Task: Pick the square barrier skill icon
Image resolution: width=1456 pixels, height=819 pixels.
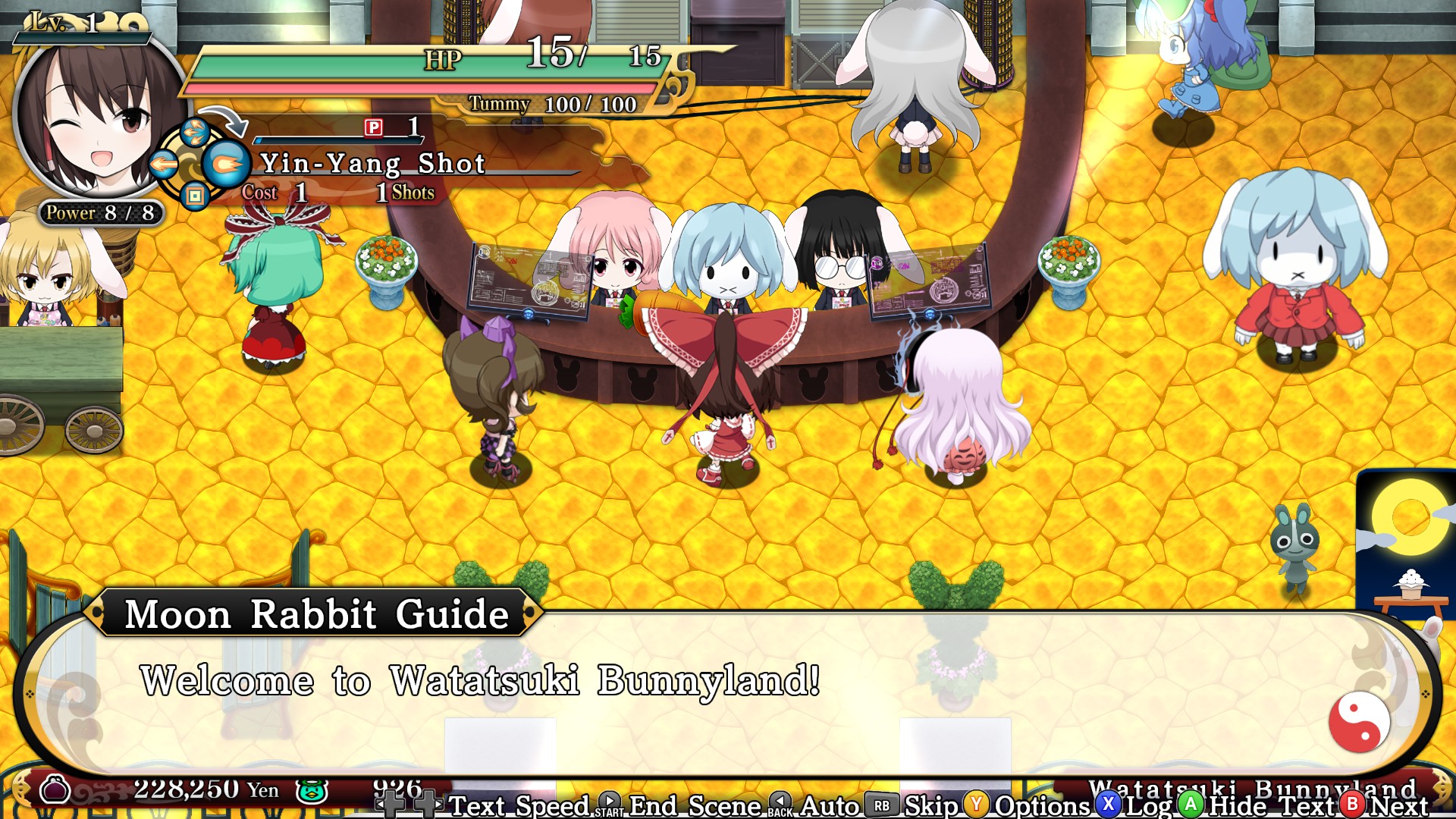Action: point(195,196)
